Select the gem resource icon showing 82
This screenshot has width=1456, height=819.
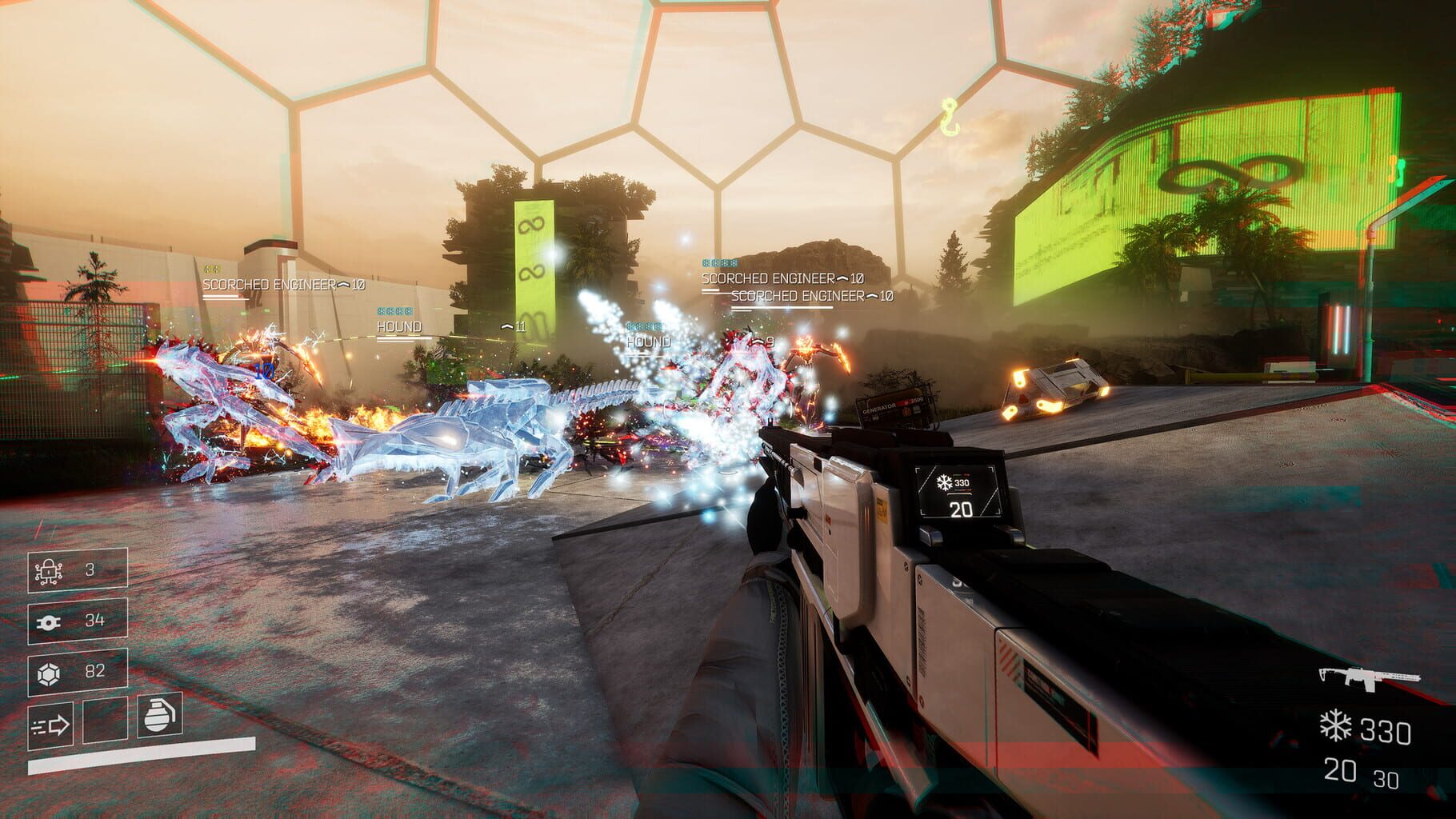(50, 673)
